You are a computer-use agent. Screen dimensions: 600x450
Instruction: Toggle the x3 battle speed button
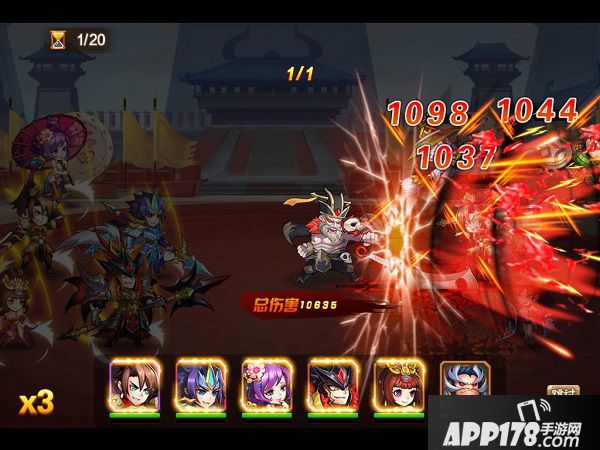click(x=36, y=402)
